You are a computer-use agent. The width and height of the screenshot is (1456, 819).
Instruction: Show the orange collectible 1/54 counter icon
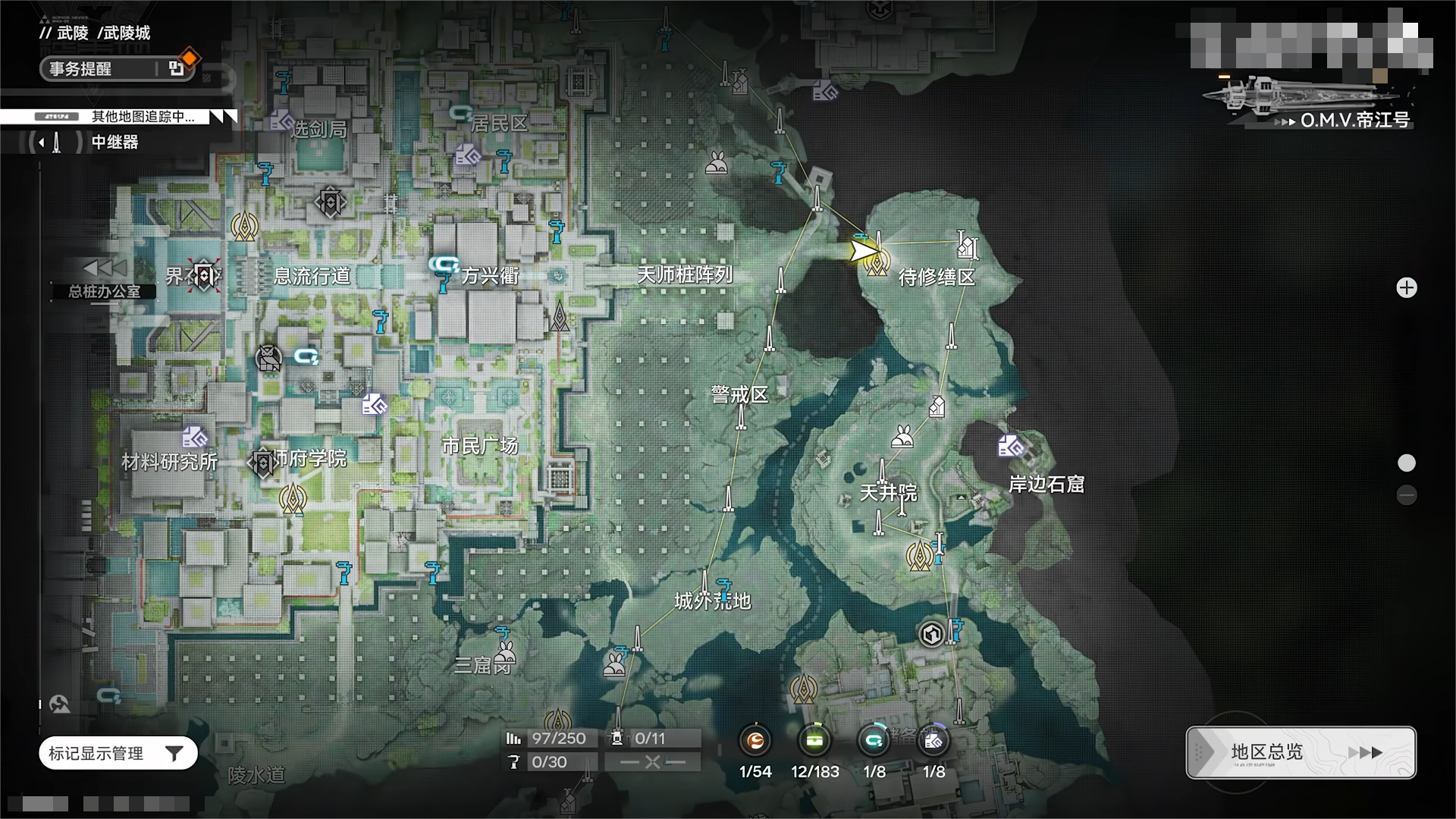[755, 741]
